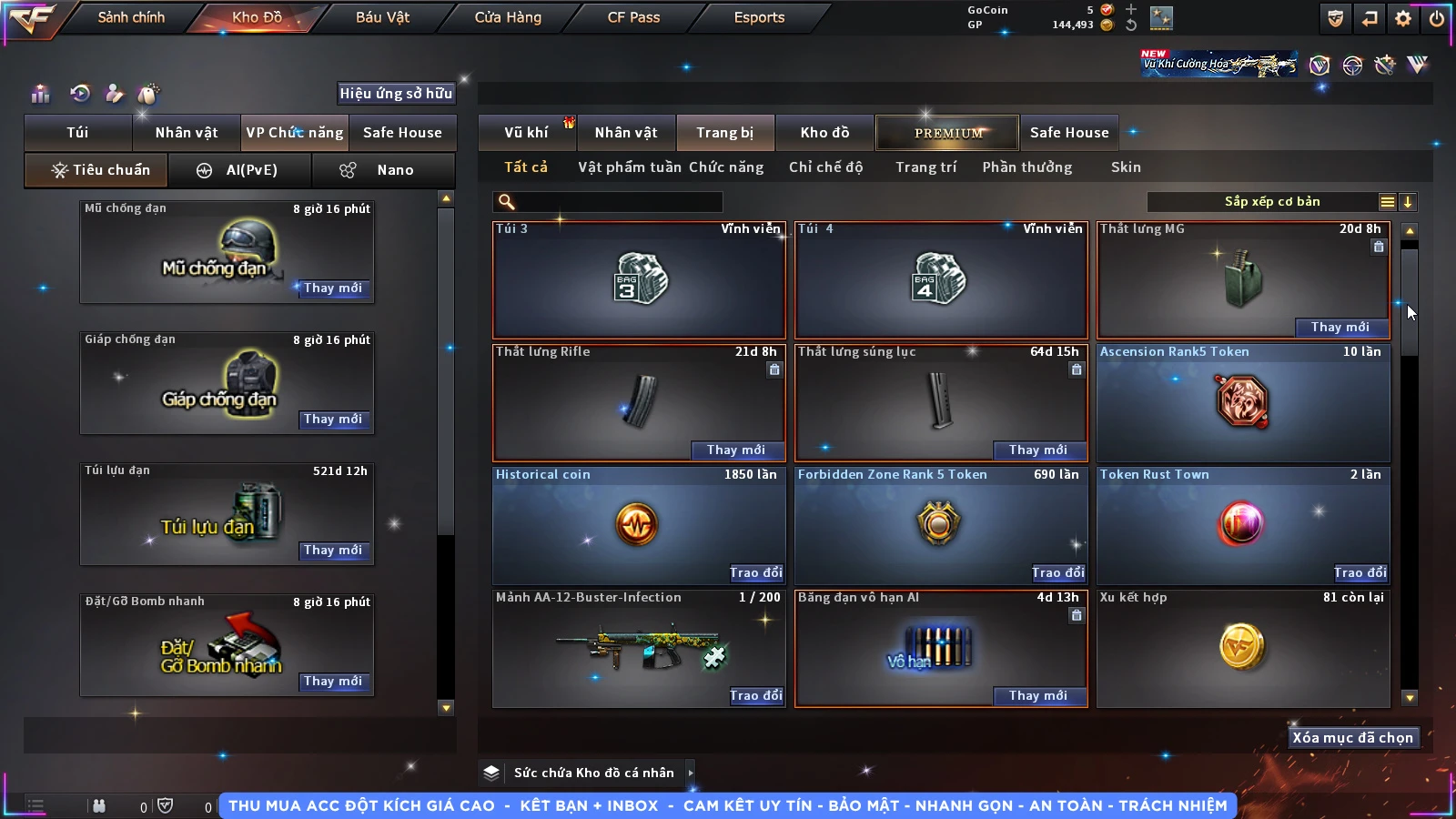Filter items by Chức năng
Image resolution: width=1456 pixels, height=819 pixels.
point(725,167)
